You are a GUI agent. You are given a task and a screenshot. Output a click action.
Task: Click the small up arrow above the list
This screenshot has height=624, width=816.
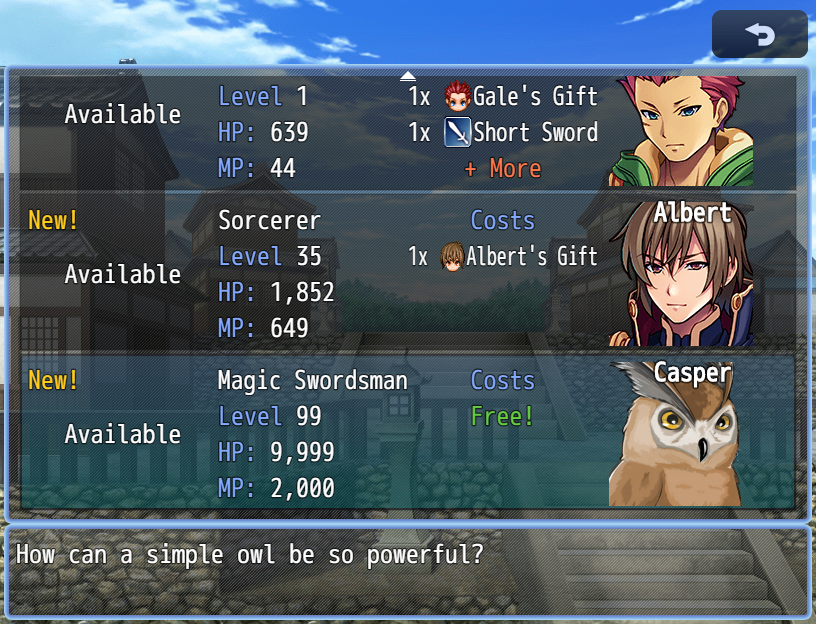coord(407,75)
